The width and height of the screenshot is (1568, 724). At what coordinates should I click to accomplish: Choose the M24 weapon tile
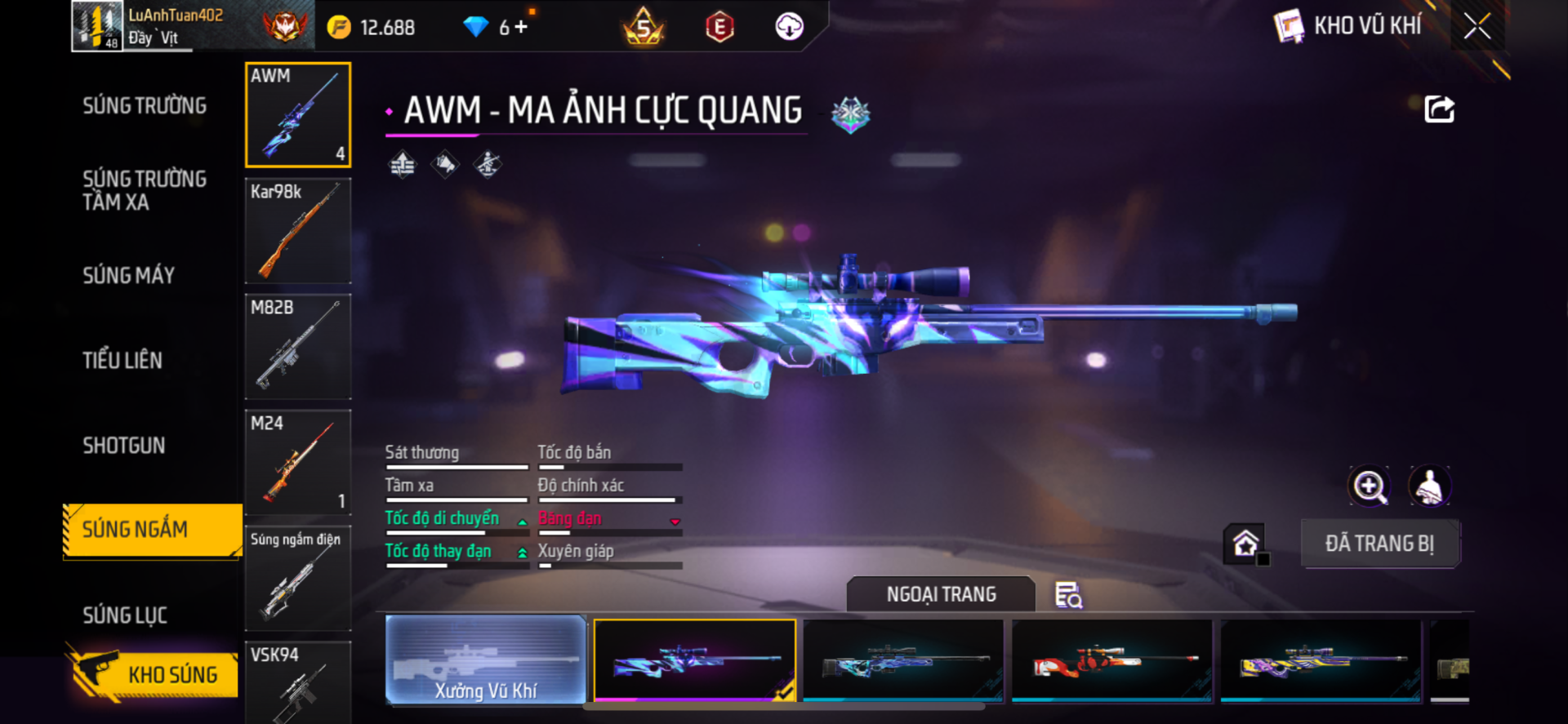(x=298, y=462)
